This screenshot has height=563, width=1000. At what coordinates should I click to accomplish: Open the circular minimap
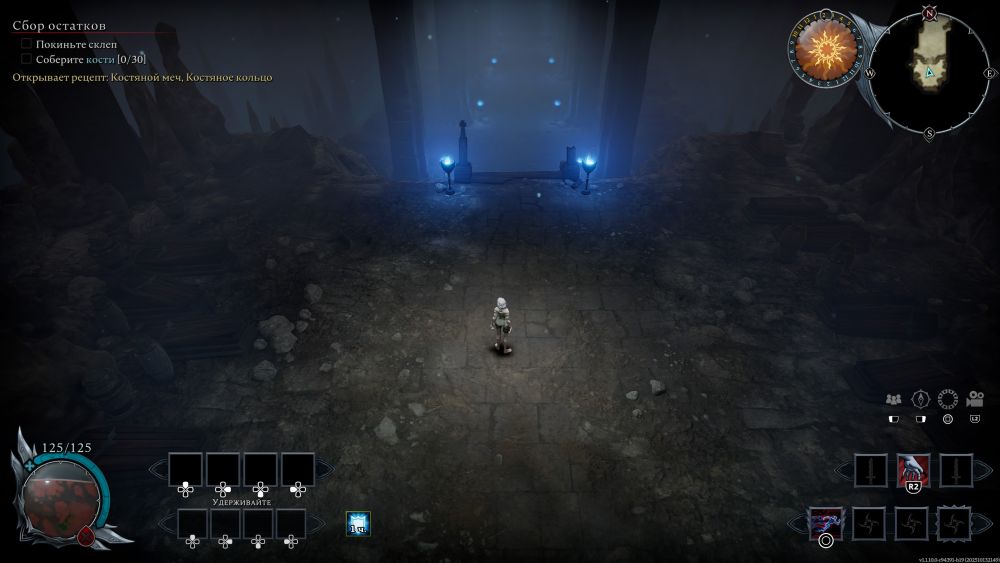pyautogui.click(x=929, y=73)
